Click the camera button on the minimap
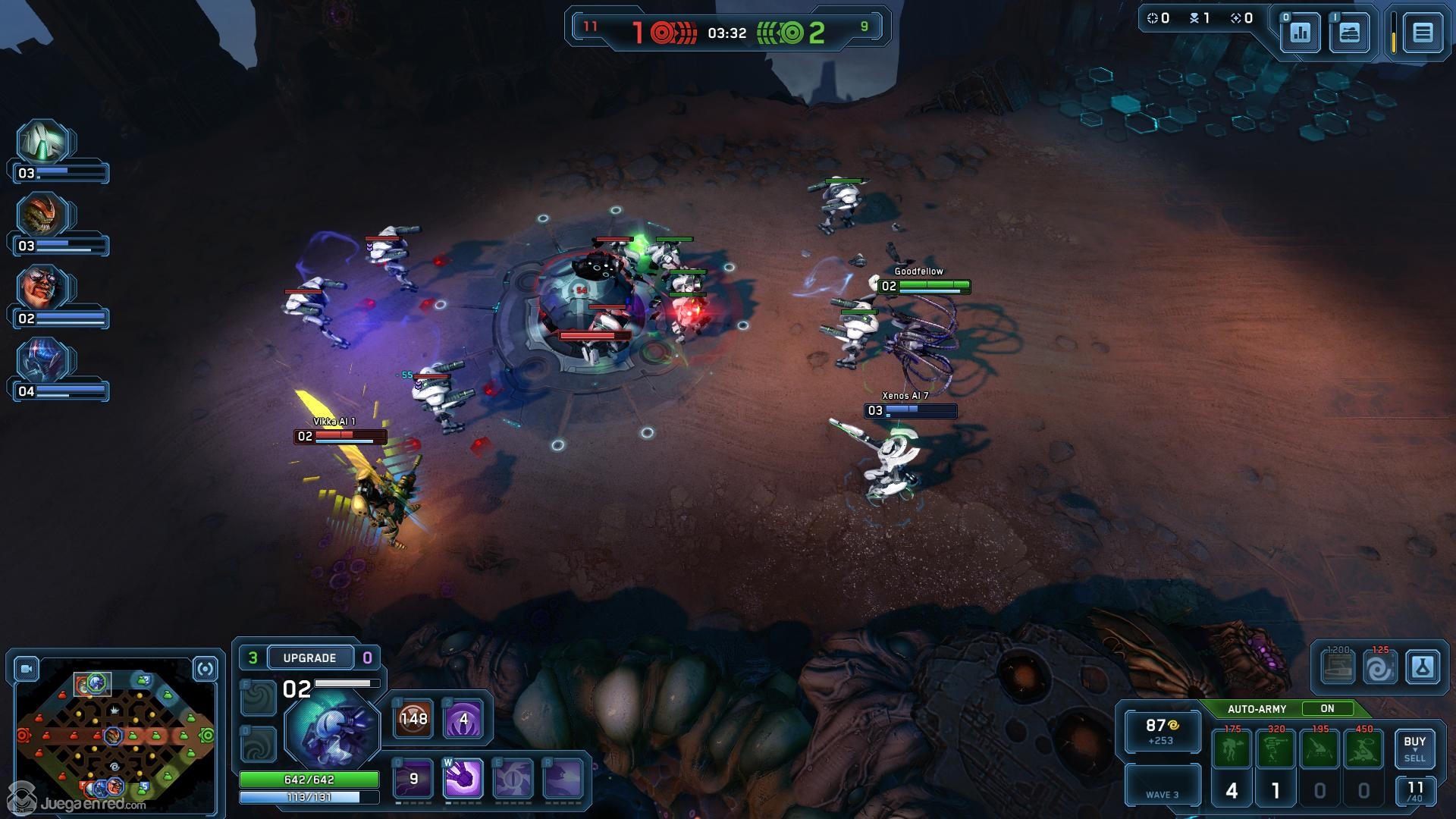The width and height of the screenshot is (1456, 819). [x=27, y=669]
